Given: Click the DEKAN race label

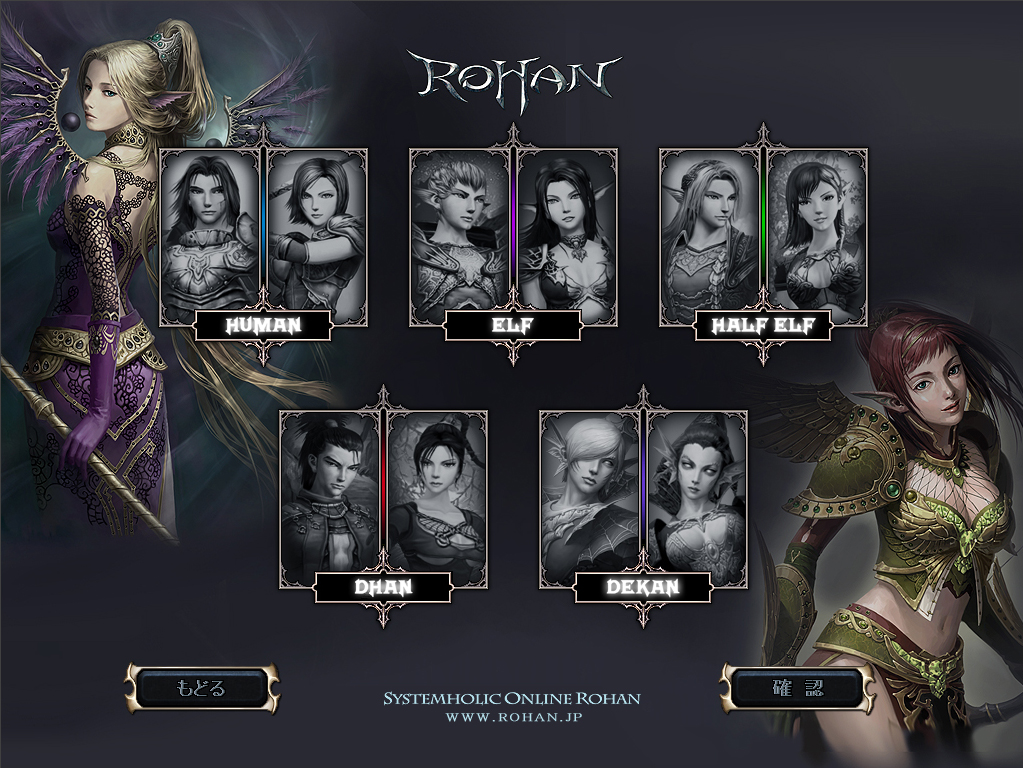Looking at the screenshot, I should pos(643,588).
